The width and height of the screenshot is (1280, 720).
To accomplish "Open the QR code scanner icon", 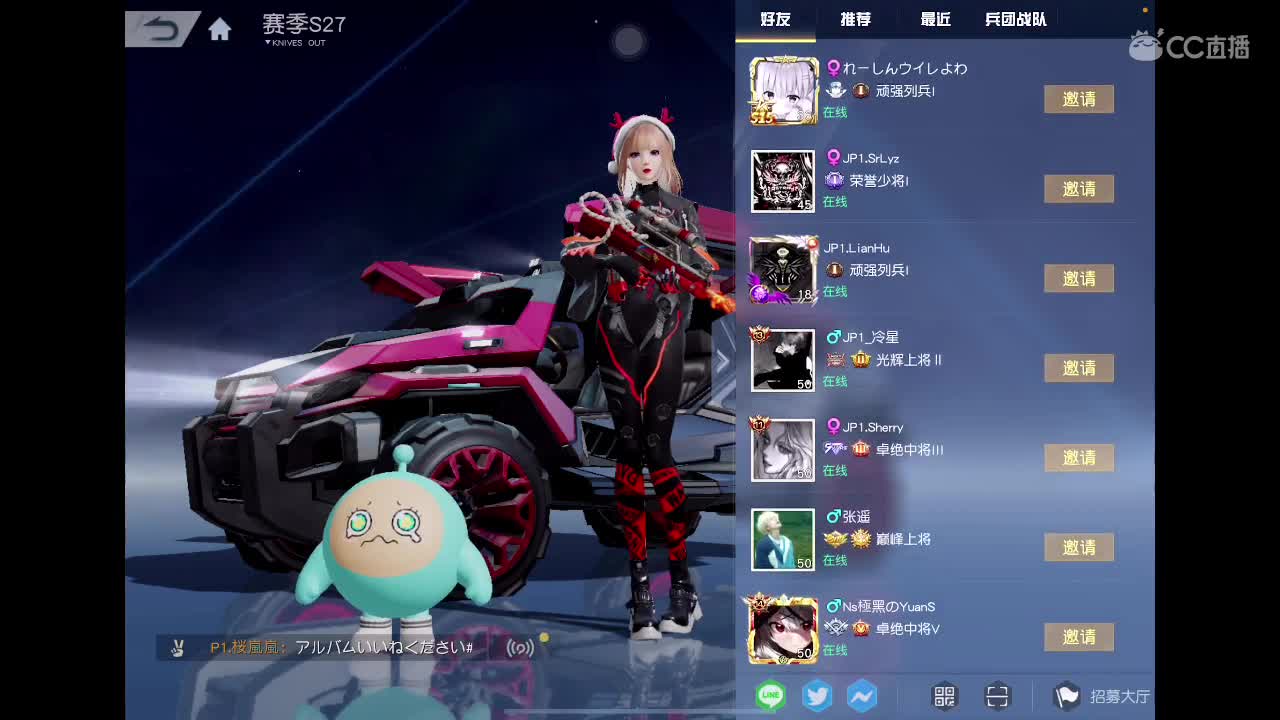I will click(996, 695).
